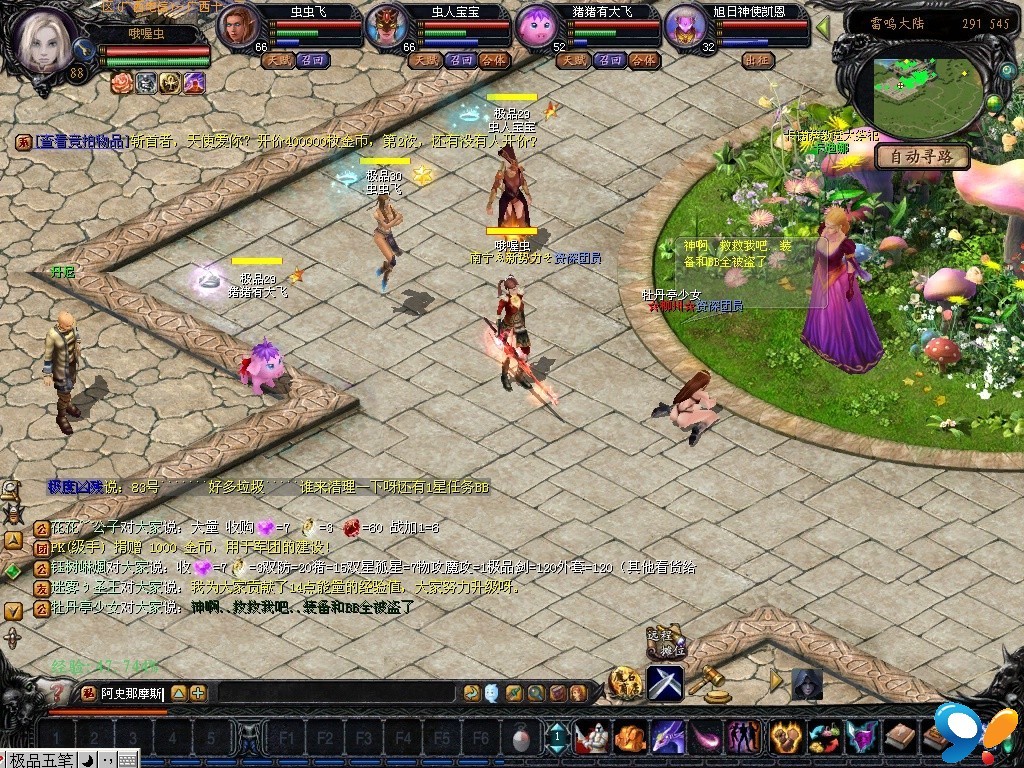Open the brown book icon in the bottom bar

(x=898, y=738)
